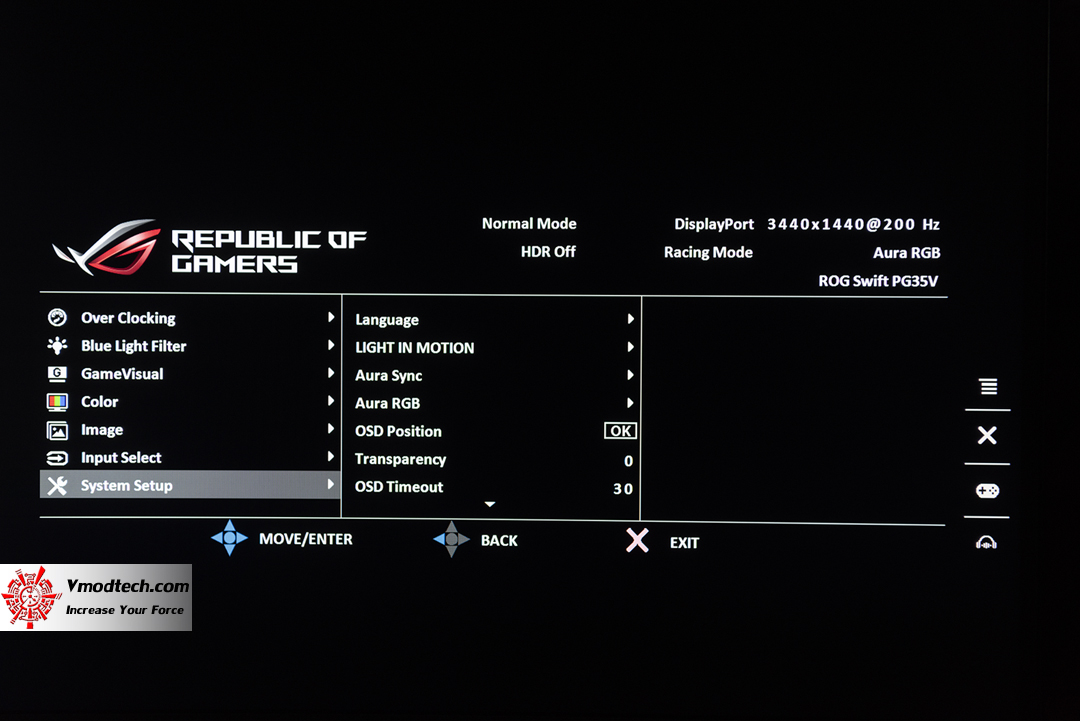This screenshot has width=1080, height=721.
Task: Click the down arrow below OSD Timeout
Action: (490, 505)
